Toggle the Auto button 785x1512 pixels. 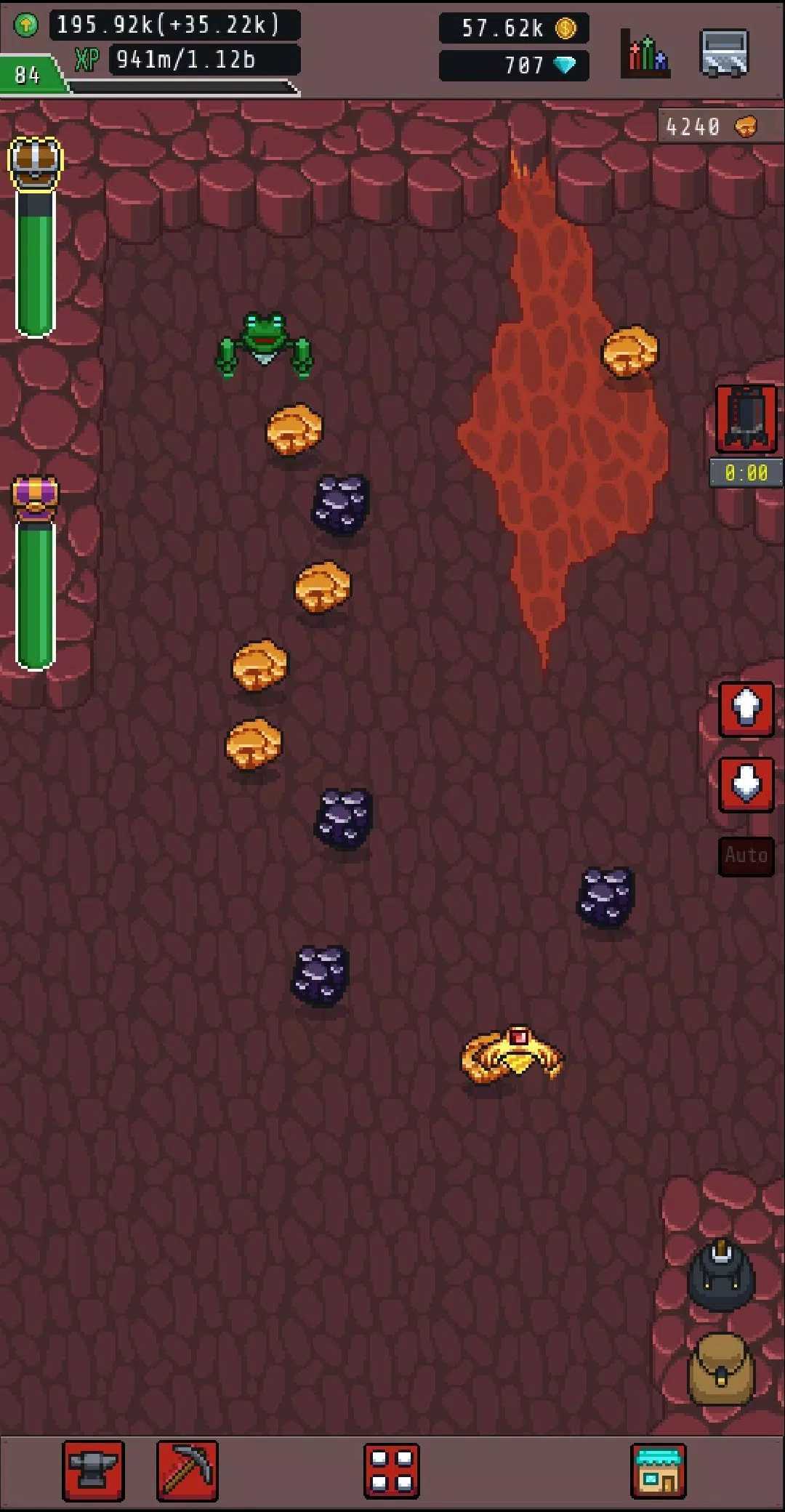[746, 856]
